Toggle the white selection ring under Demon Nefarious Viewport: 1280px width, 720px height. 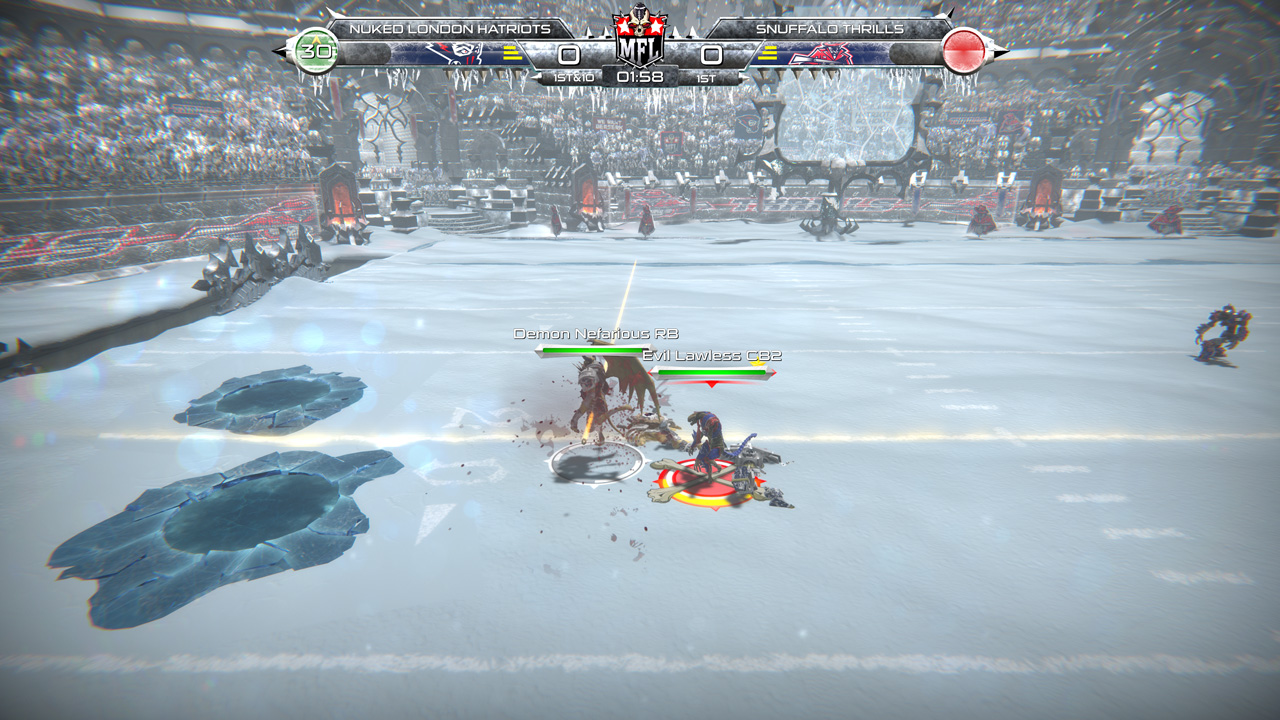tap(597, 462)
